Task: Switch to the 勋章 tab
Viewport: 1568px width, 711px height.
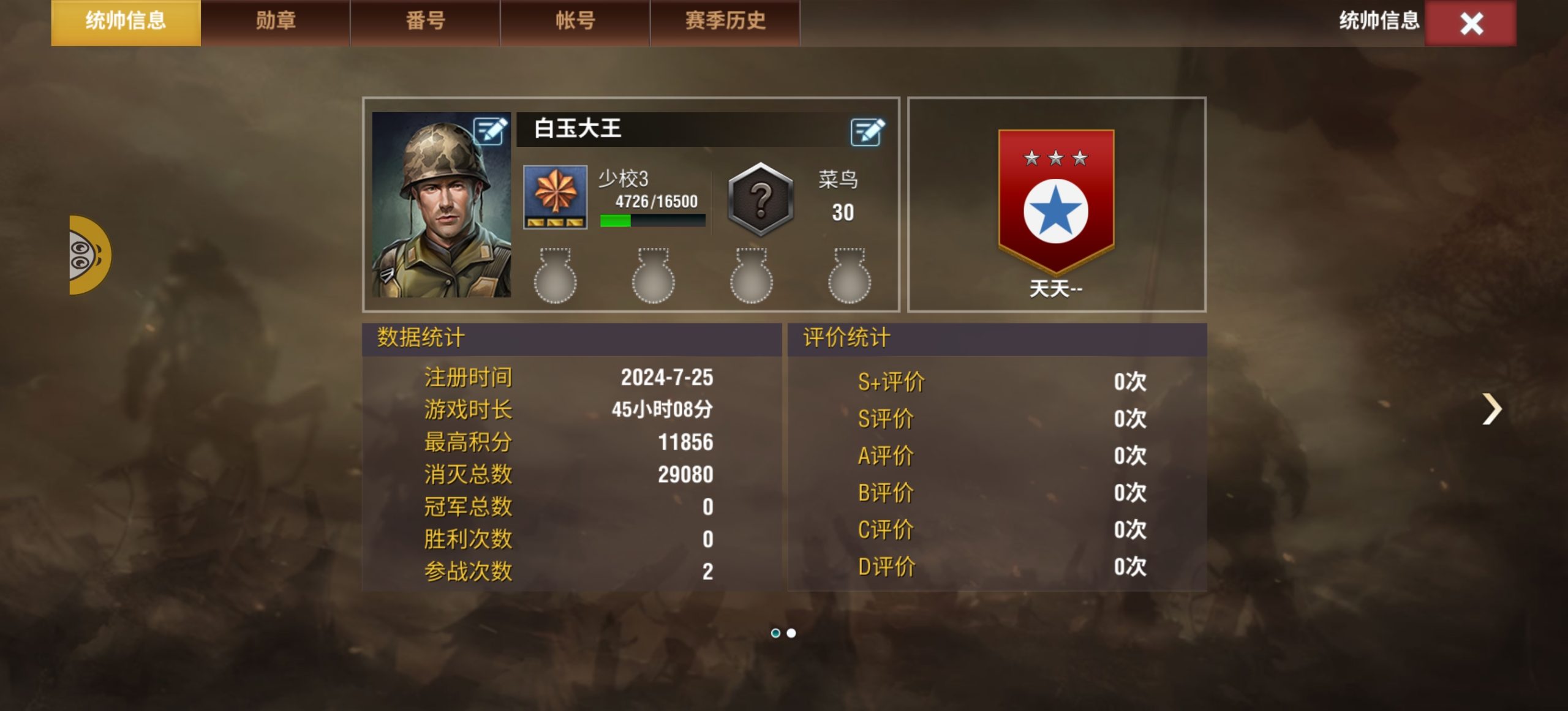Action: tap(274, 21)
